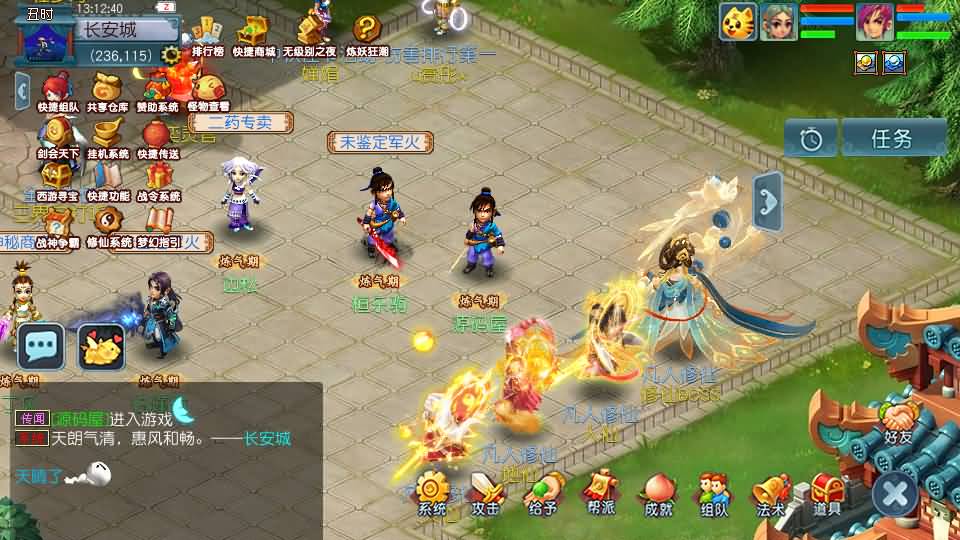Close the bottom menu bar with X
This screenshot has height=540, width=960.
pos(895,494)
